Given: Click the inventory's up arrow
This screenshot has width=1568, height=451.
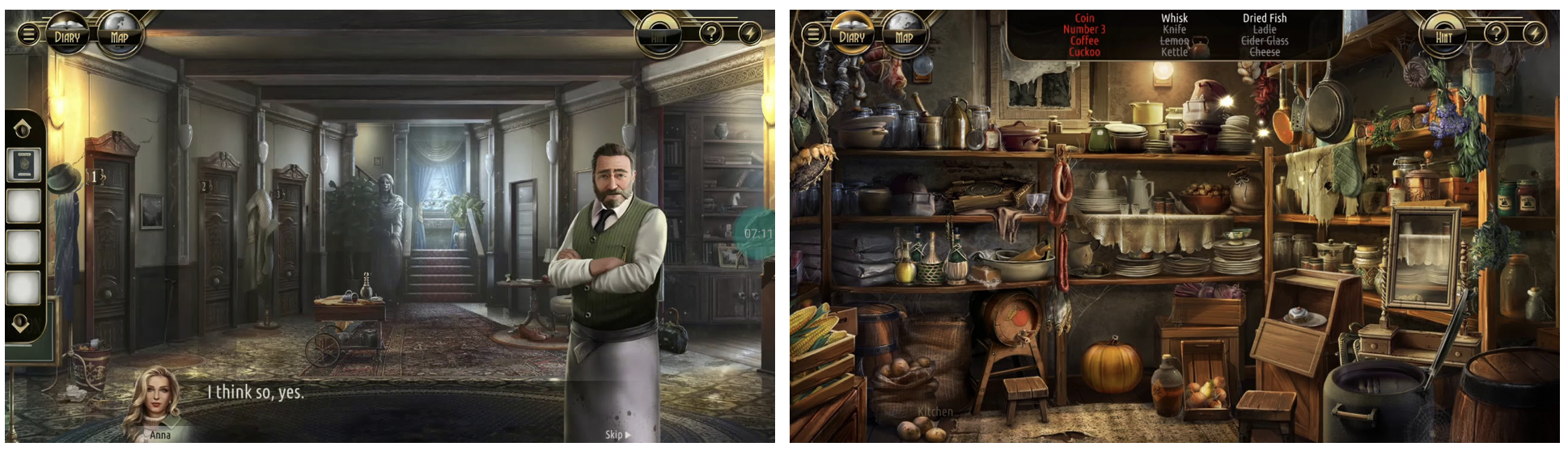Looking at the screenshot, I should [23, 128].
